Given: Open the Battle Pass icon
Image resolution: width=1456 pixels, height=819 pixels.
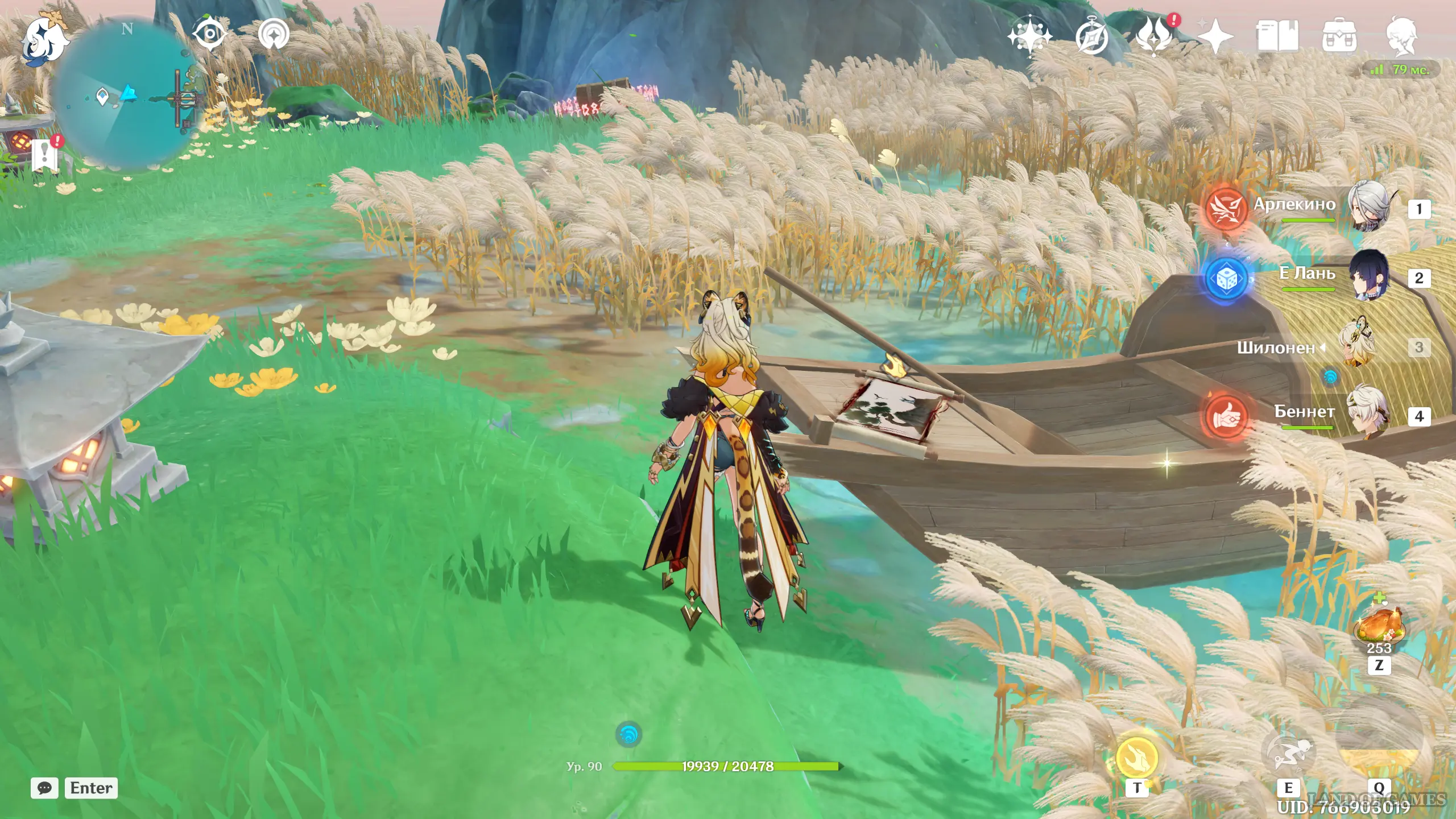Looking at the screenshot, I should (x=1154, y=36).
